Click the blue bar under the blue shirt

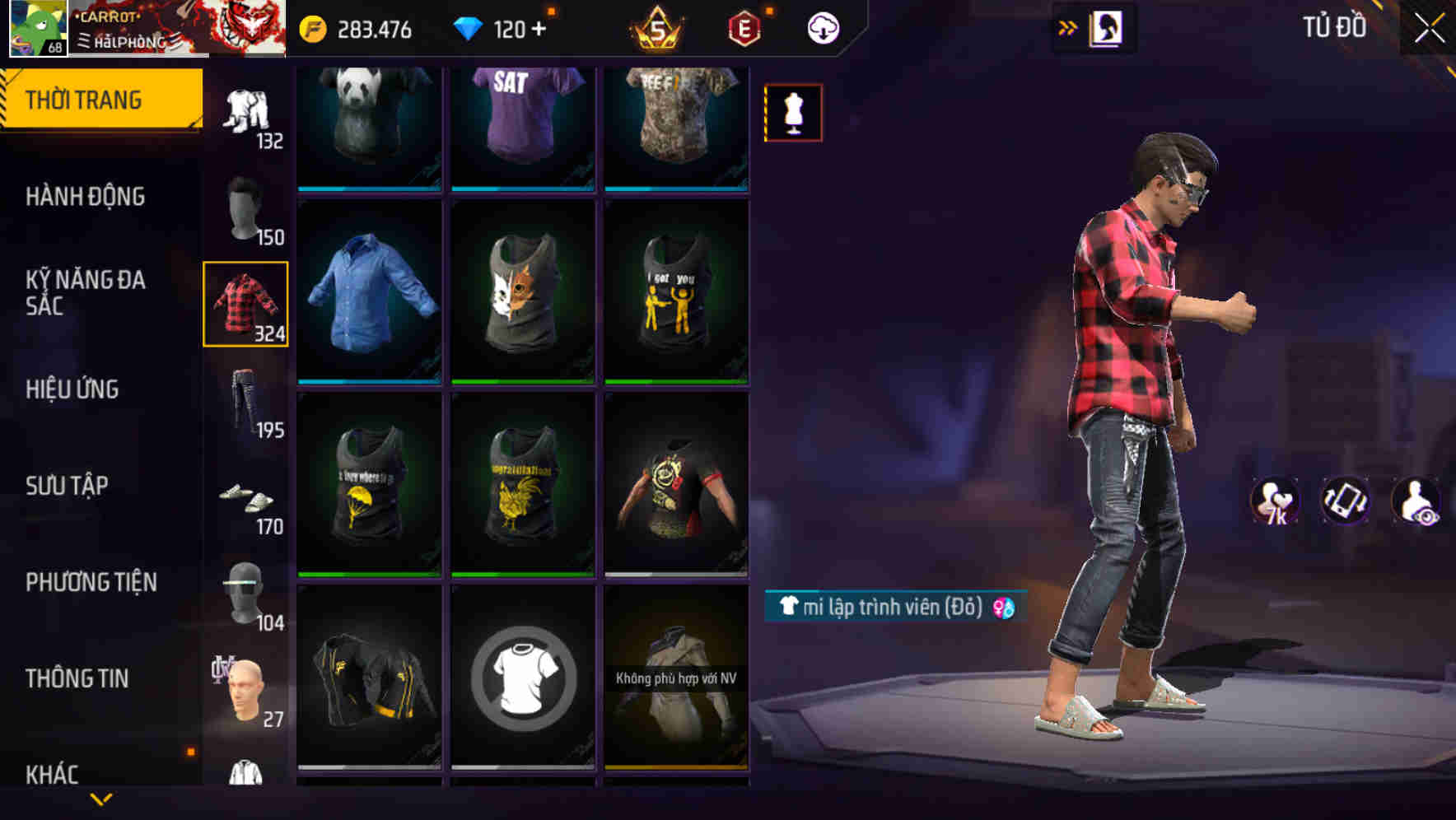pyautogui.click(x=368, y=380)
